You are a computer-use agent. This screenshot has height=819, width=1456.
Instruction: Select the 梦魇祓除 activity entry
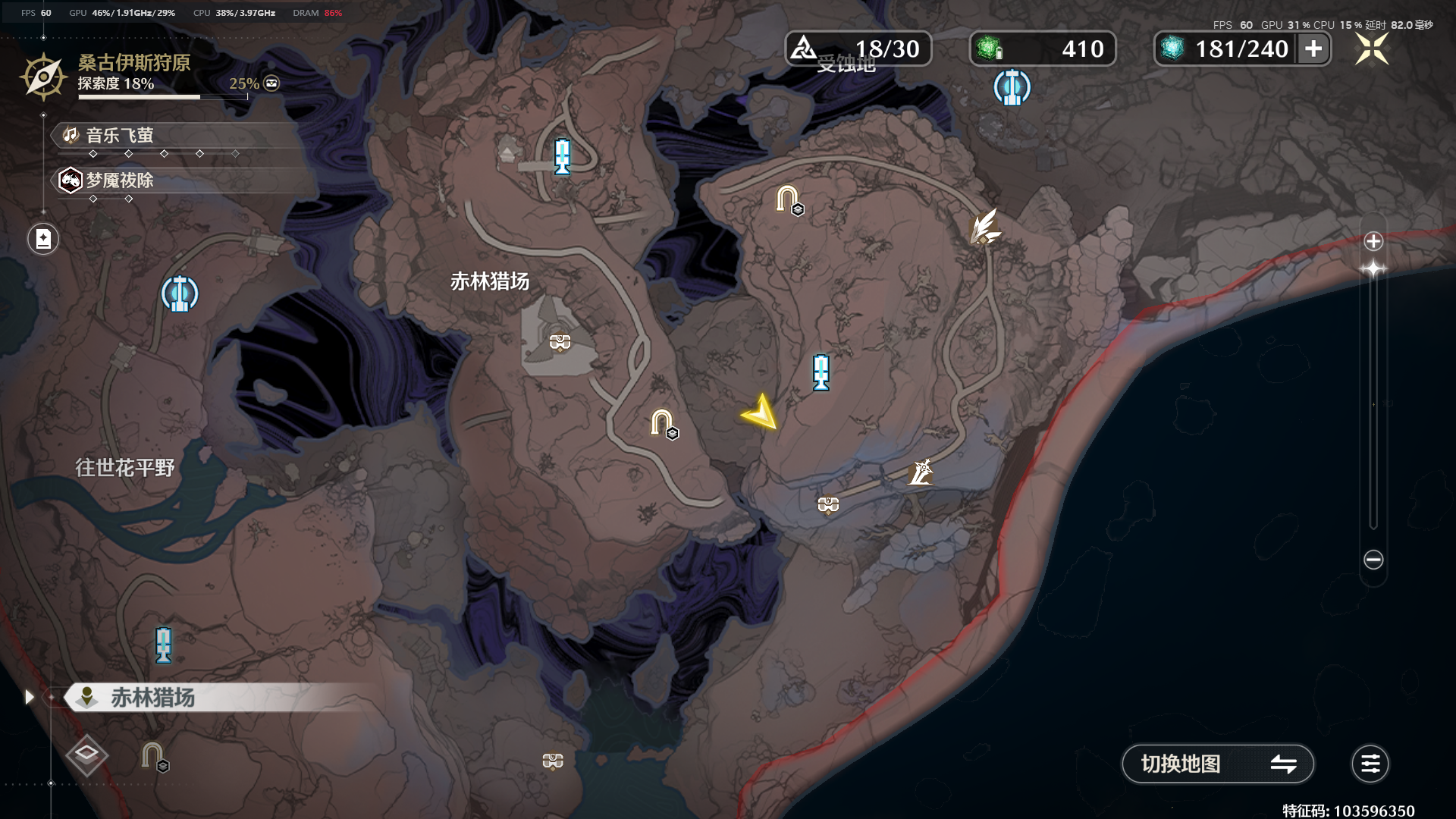pyautogui.click(x=118, y=180)
